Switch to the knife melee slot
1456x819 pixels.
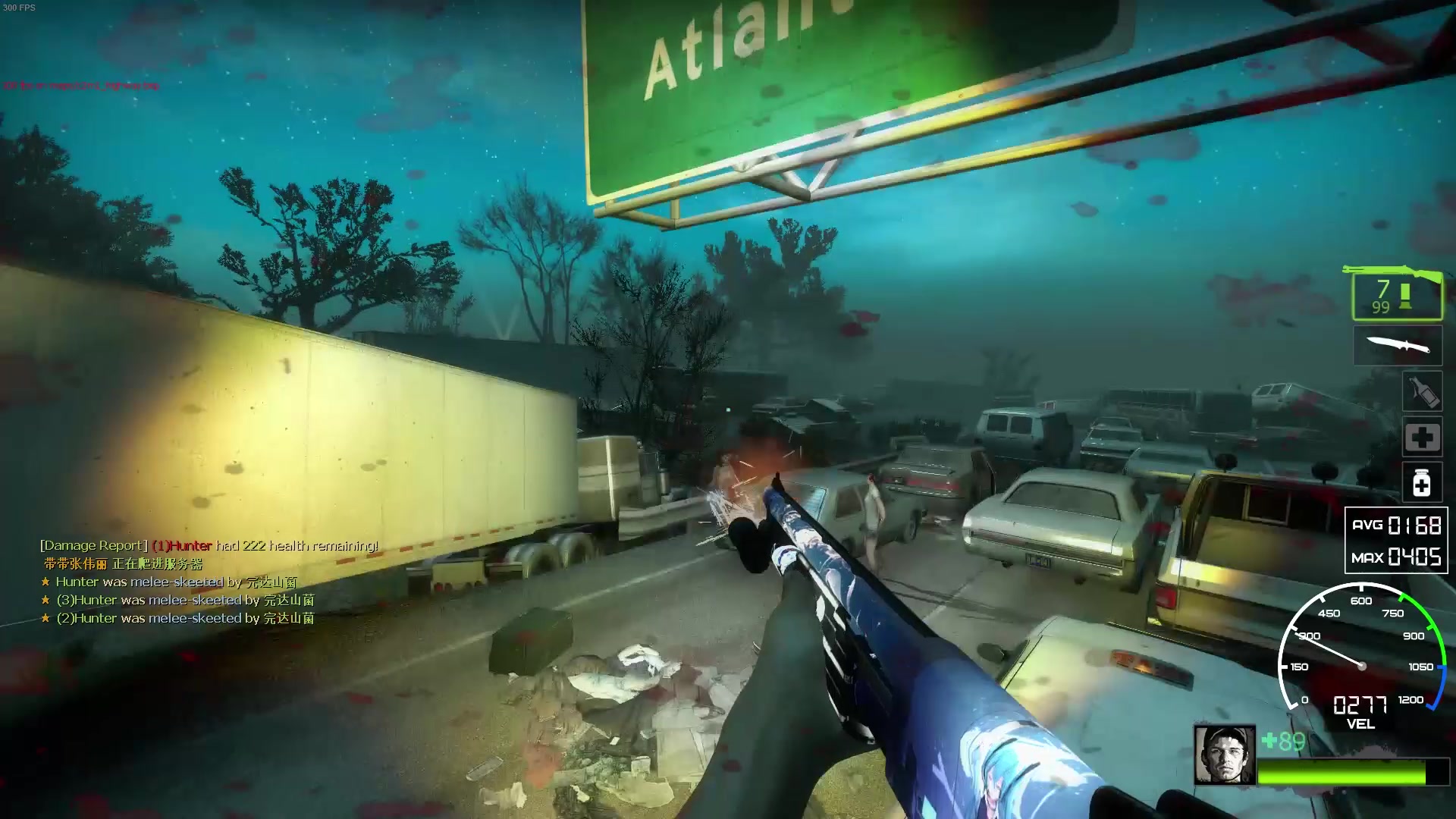coord(1398,347)
